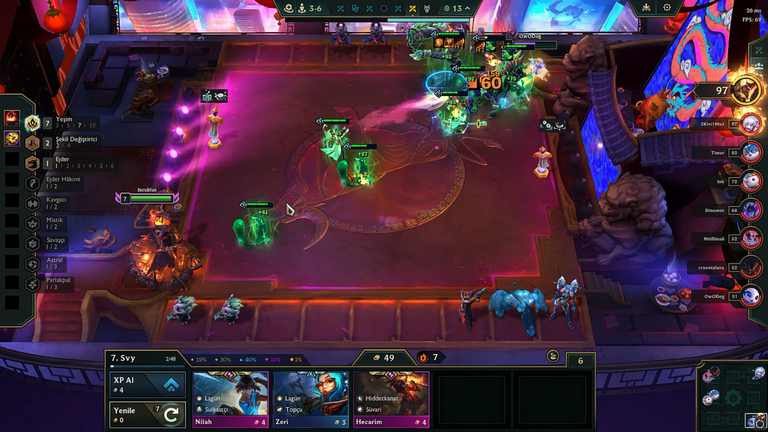
Task: Inspect the Kavgacı trait entry
Action: 33,202
